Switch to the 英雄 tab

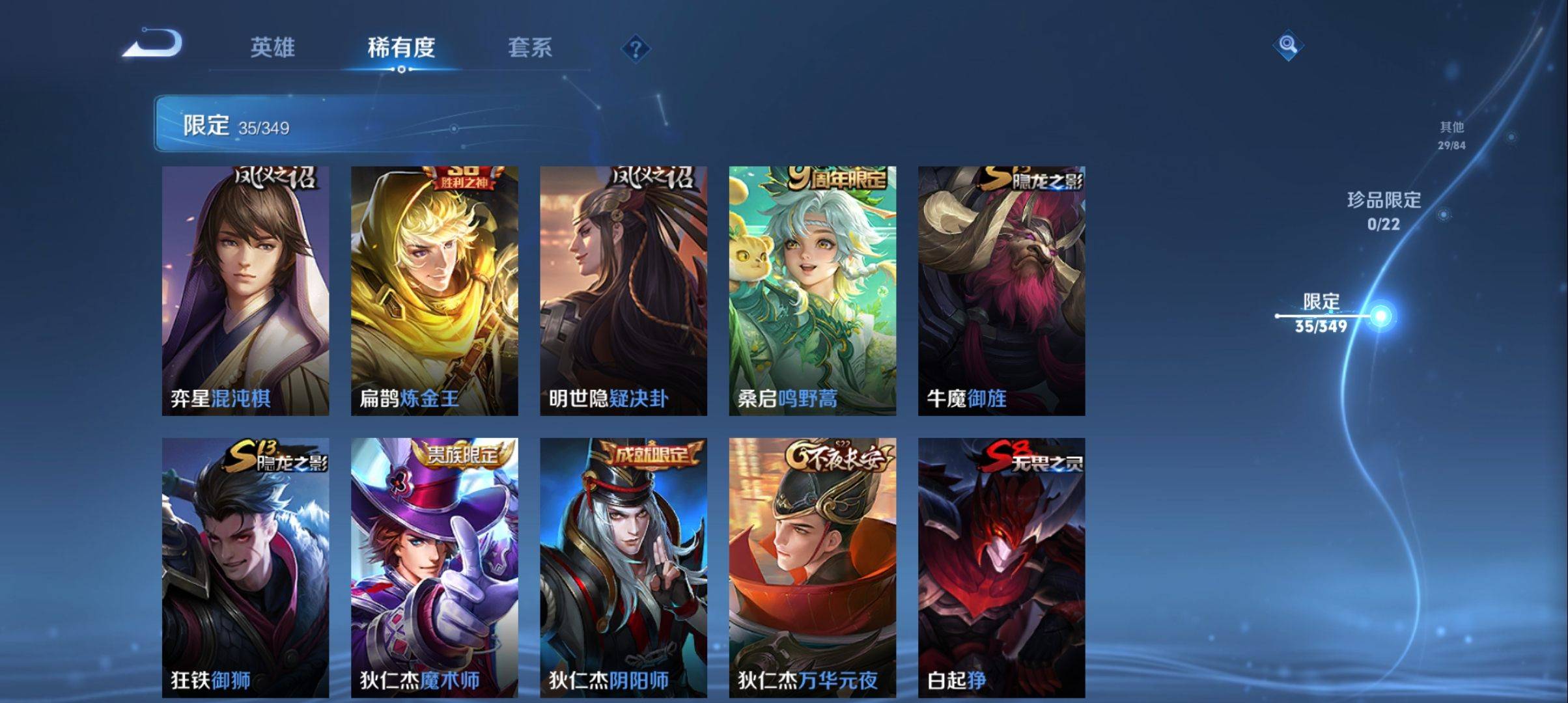[x=273, y=48]
